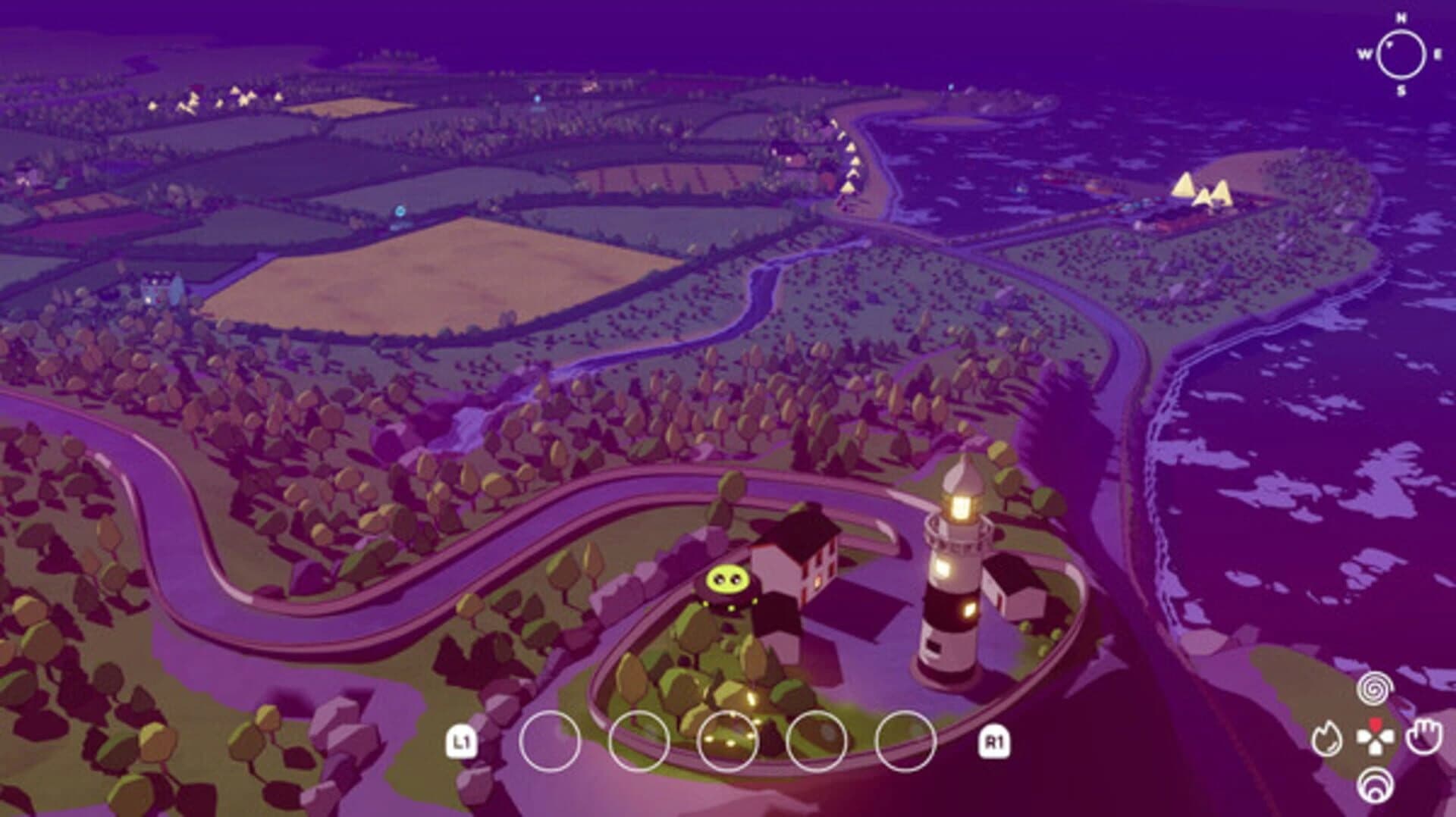Click the E marker on the compass
This screenshot has width=1456, height=817.
point(1439,53)
